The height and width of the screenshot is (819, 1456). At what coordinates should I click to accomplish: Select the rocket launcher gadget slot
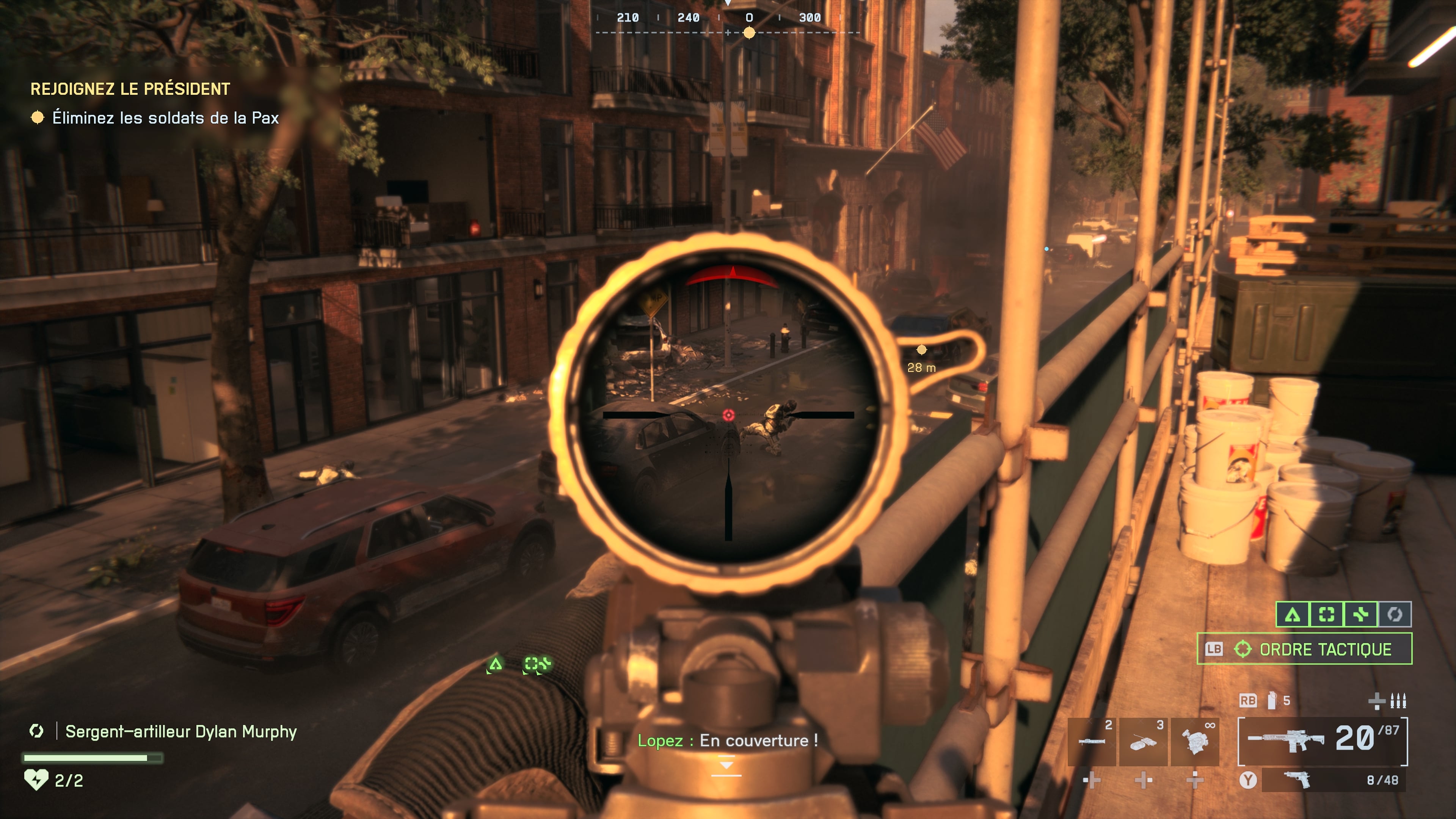tap(1092, 741)
